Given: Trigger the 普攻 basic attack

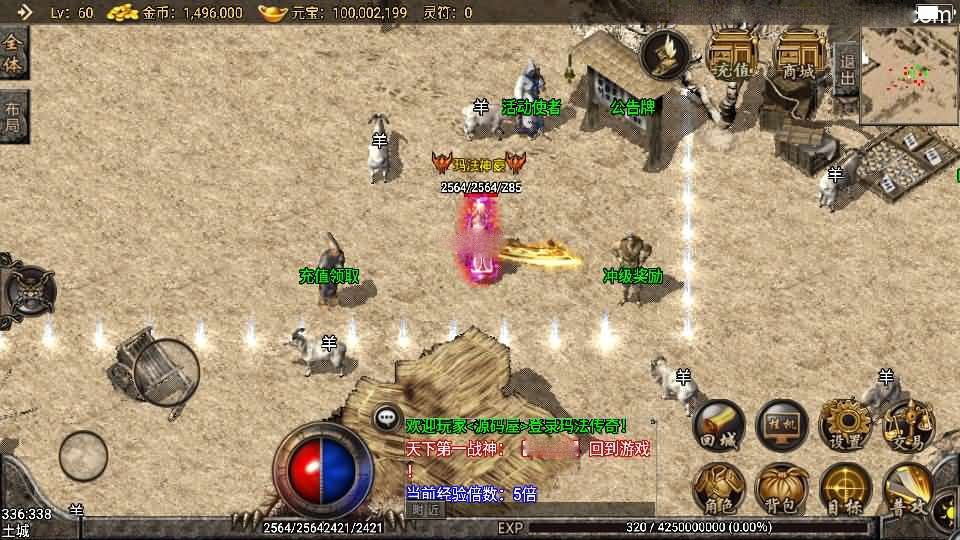Looking at the screenshot, I should [x=907, y=489].
